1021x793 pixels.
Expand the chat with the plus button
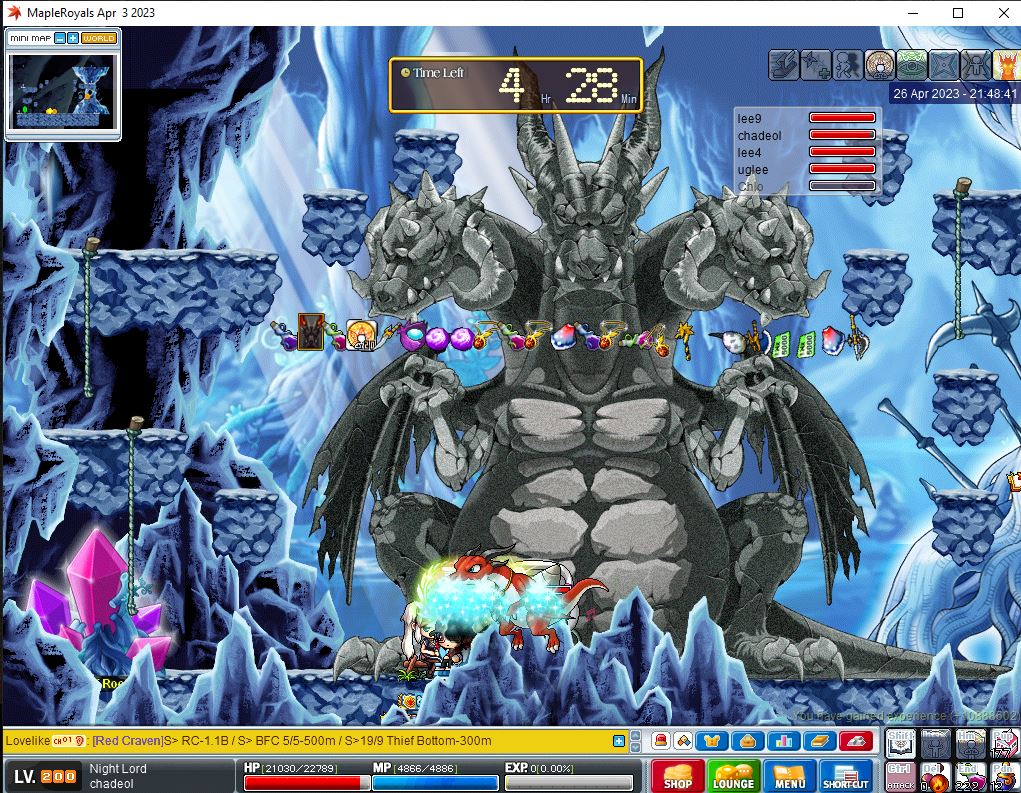[x=619, y=741]
